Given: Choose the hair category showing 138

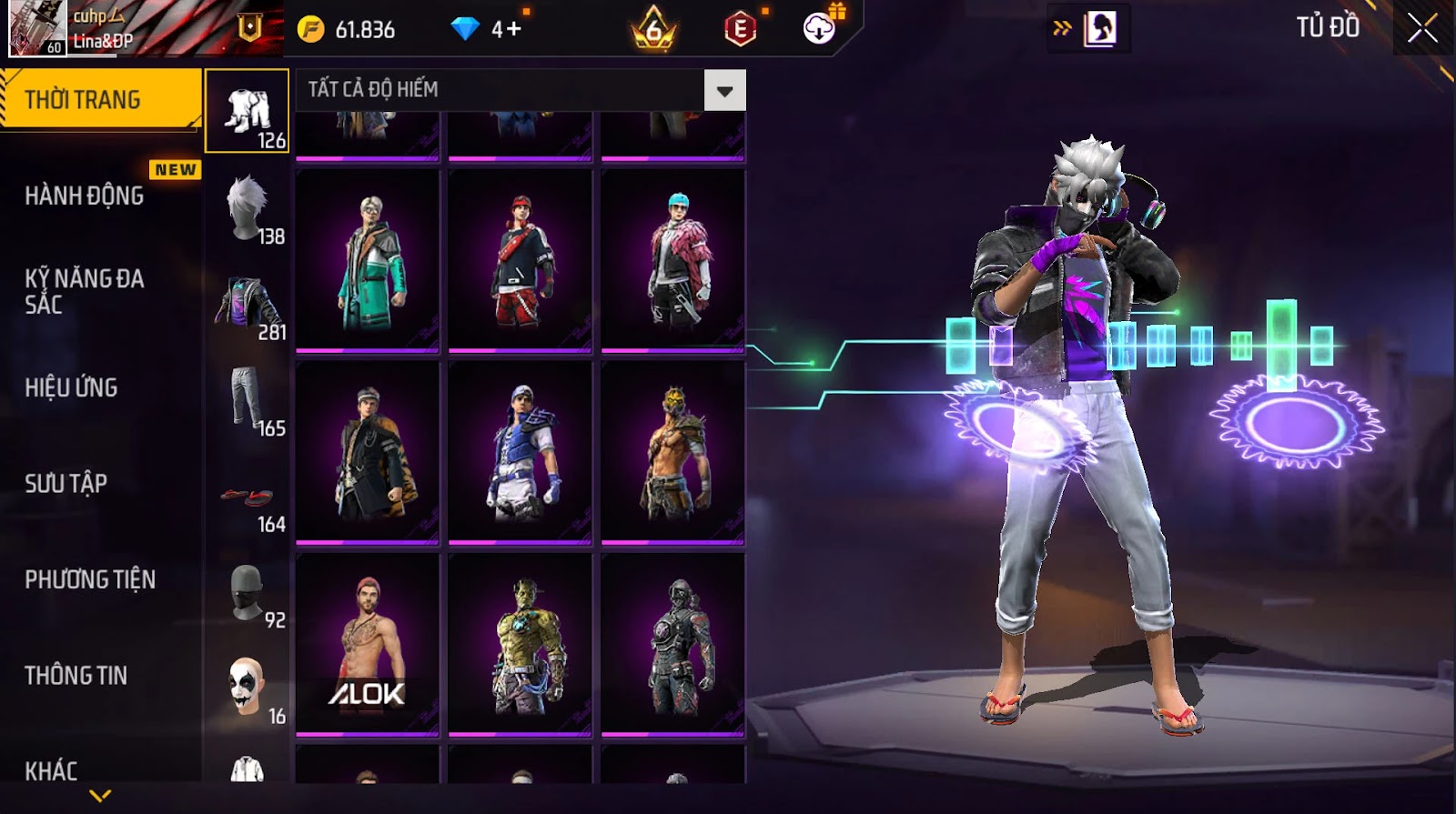Looking at the screenshot, I should (x=248, y=208).
